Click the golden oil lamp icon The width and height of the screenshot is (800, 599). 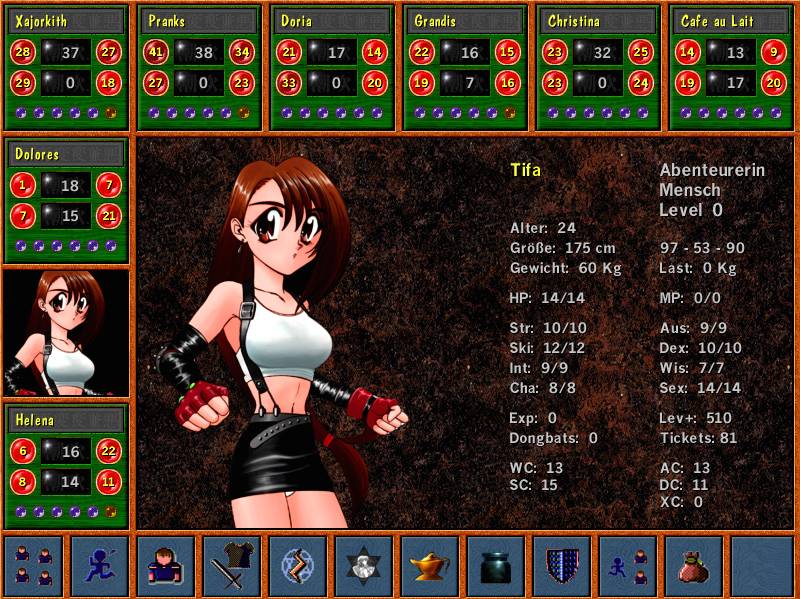point(430,565)
